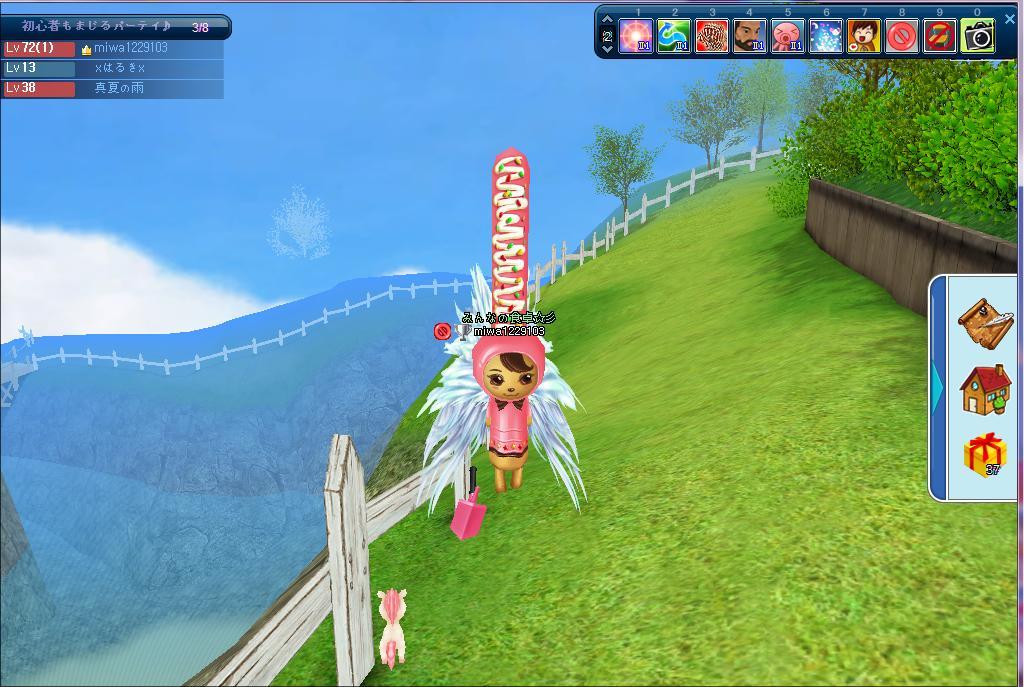Select the red scribble skill in slot 3
1024x687 pixels.
pos(712,36)
